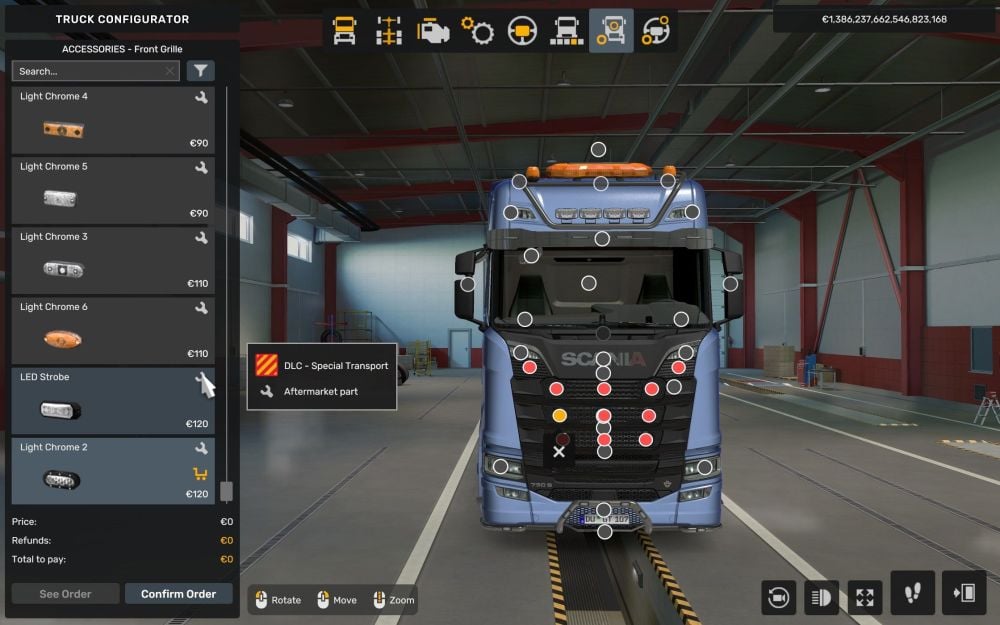Pick the Light Chrome 3 accessory
This screenshot has width=1000, height=625.
(x=112, y=260)
